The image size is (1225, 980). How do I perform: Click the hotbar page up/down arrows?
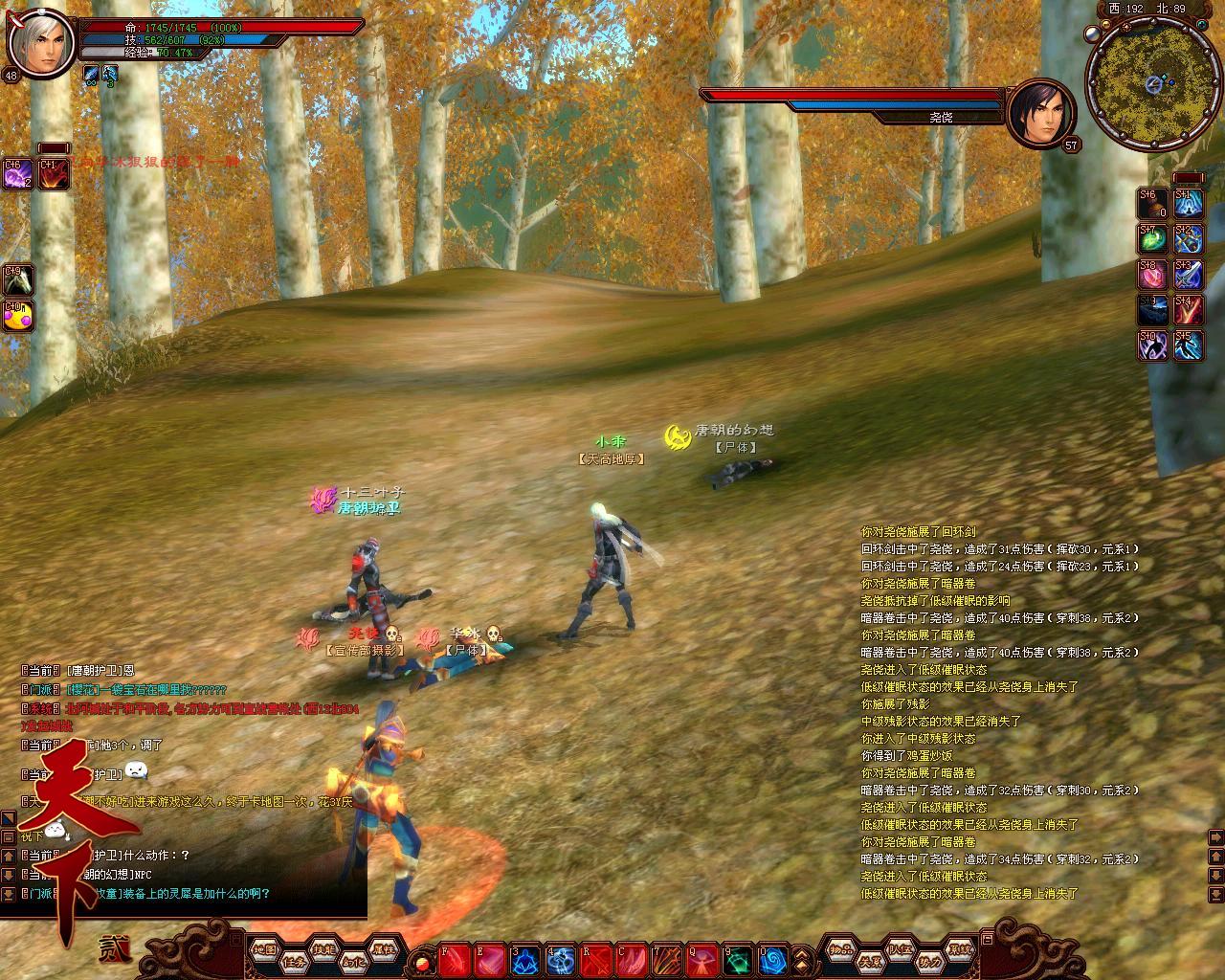(x=803, y=959)
